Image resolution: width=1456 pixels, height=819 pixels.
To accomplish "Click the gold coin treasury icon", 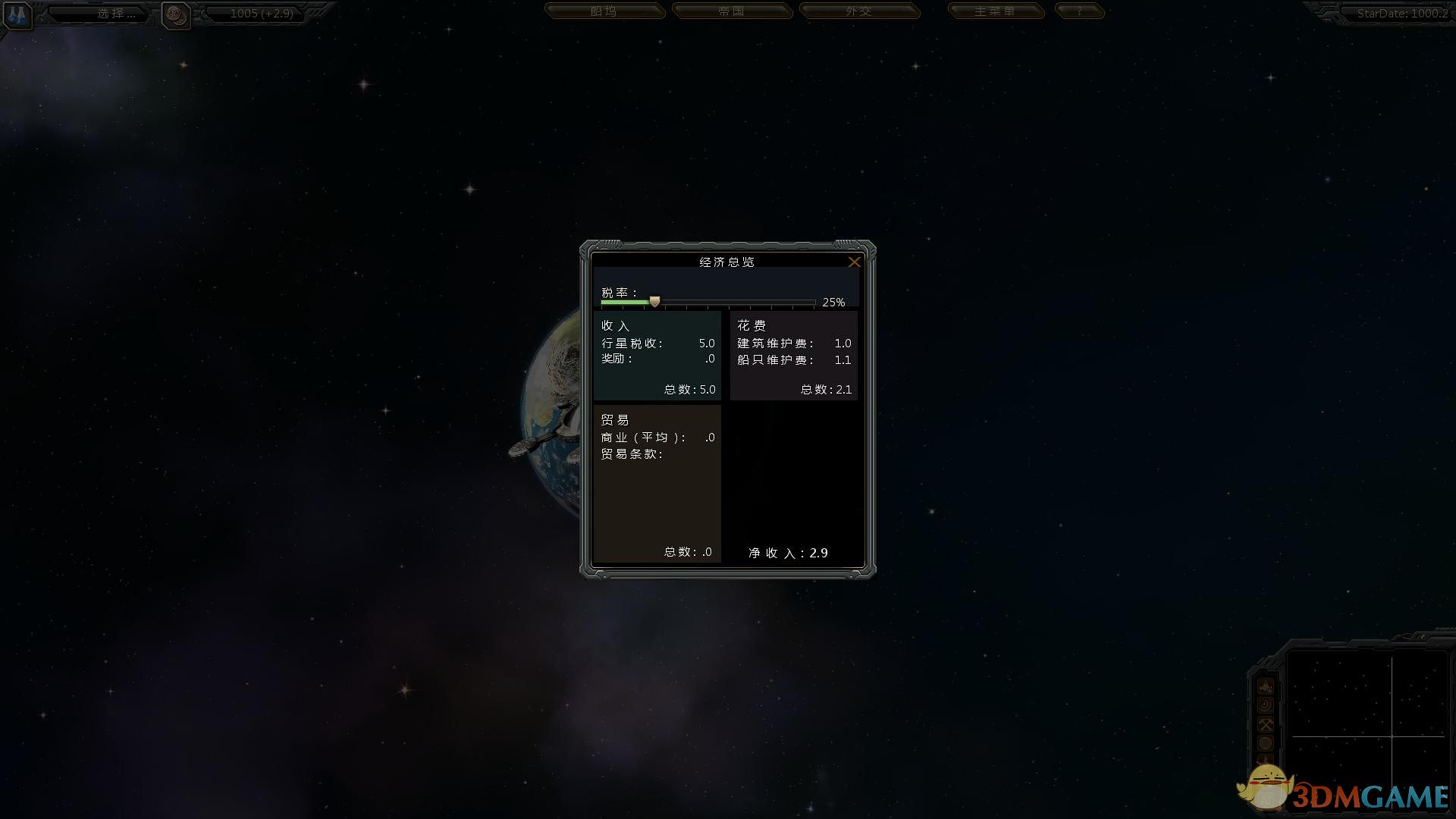I will [176, 15].
